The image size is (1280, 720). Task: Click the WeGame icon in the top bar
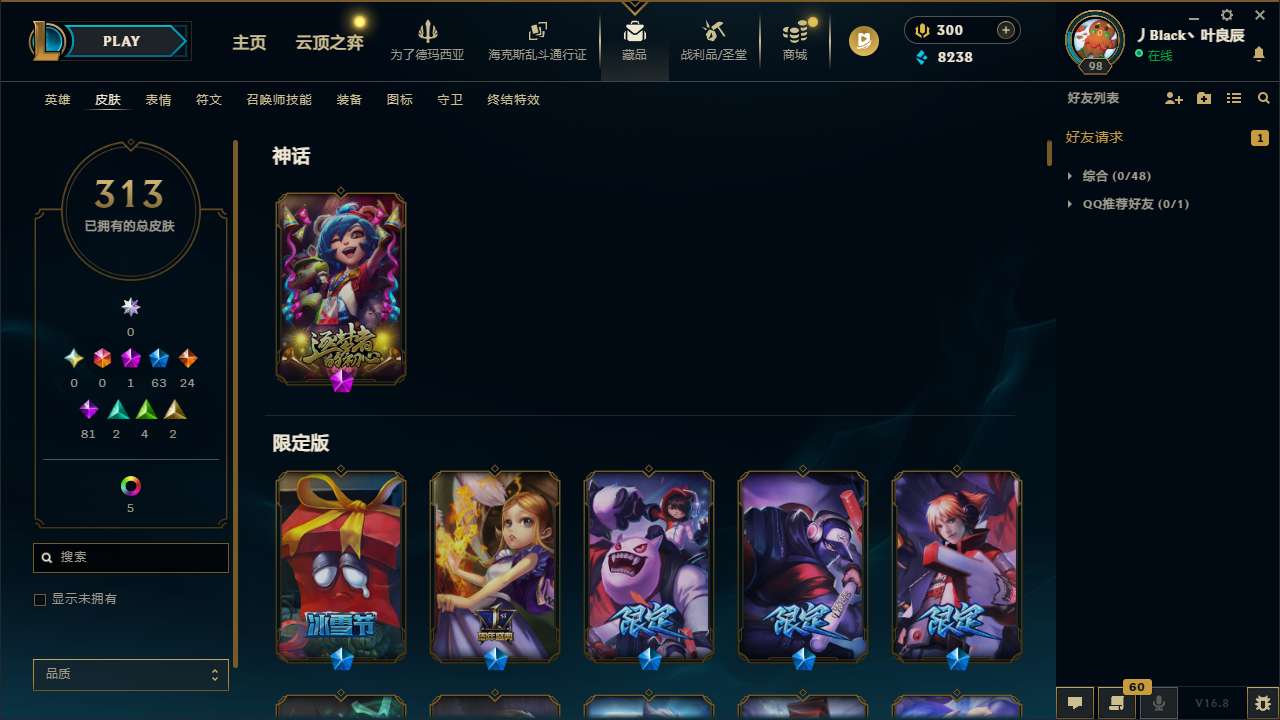(862, 41)
